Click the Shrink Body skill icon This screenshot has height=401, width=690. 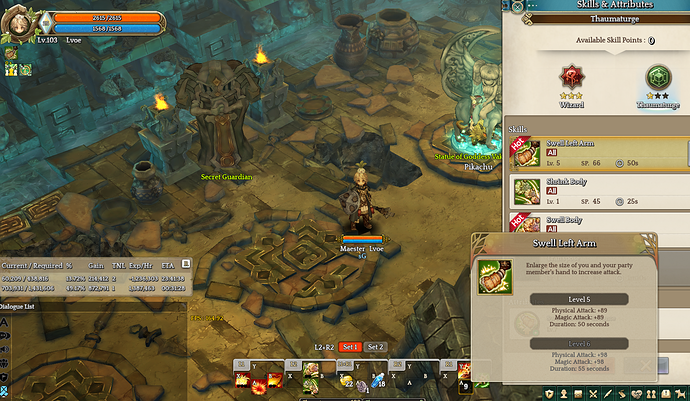click(527, 192)
